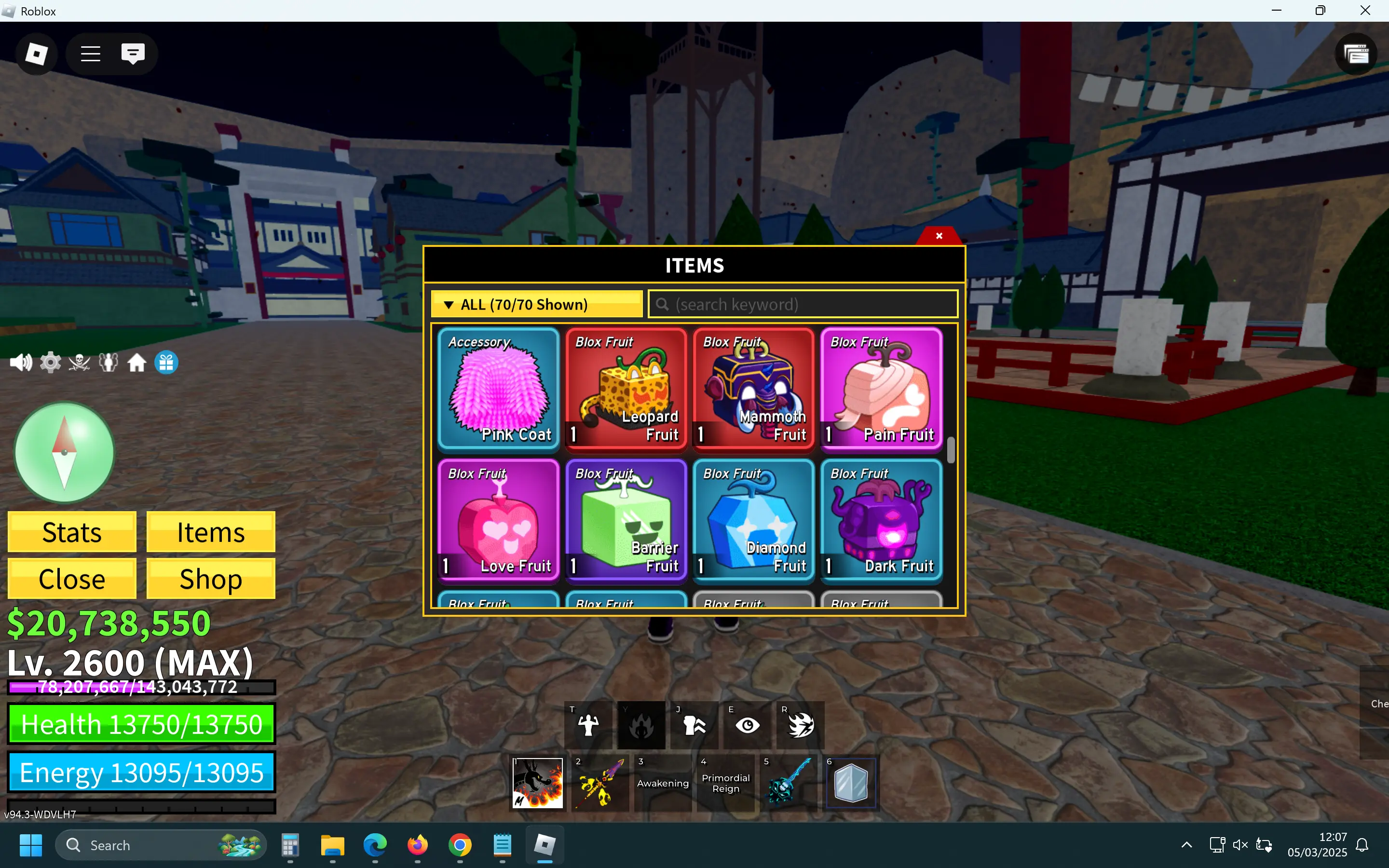Select the Leopard Fruit item
Image resolution: width=1389 pixels, height=868 pixels.
tap(625, 389)
